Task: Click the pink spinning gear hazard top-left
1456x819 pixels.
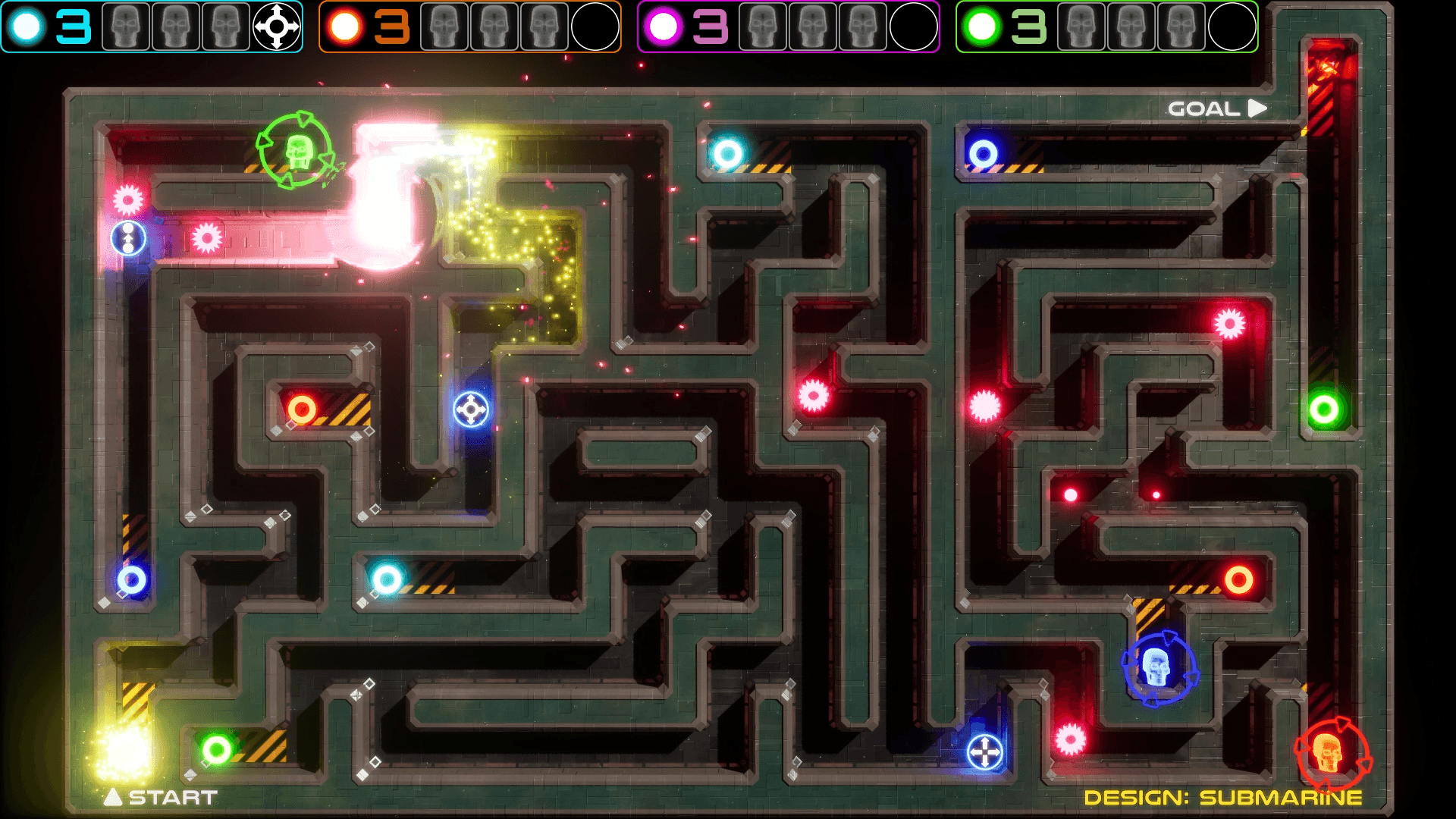Action: [x=128, y=199]
